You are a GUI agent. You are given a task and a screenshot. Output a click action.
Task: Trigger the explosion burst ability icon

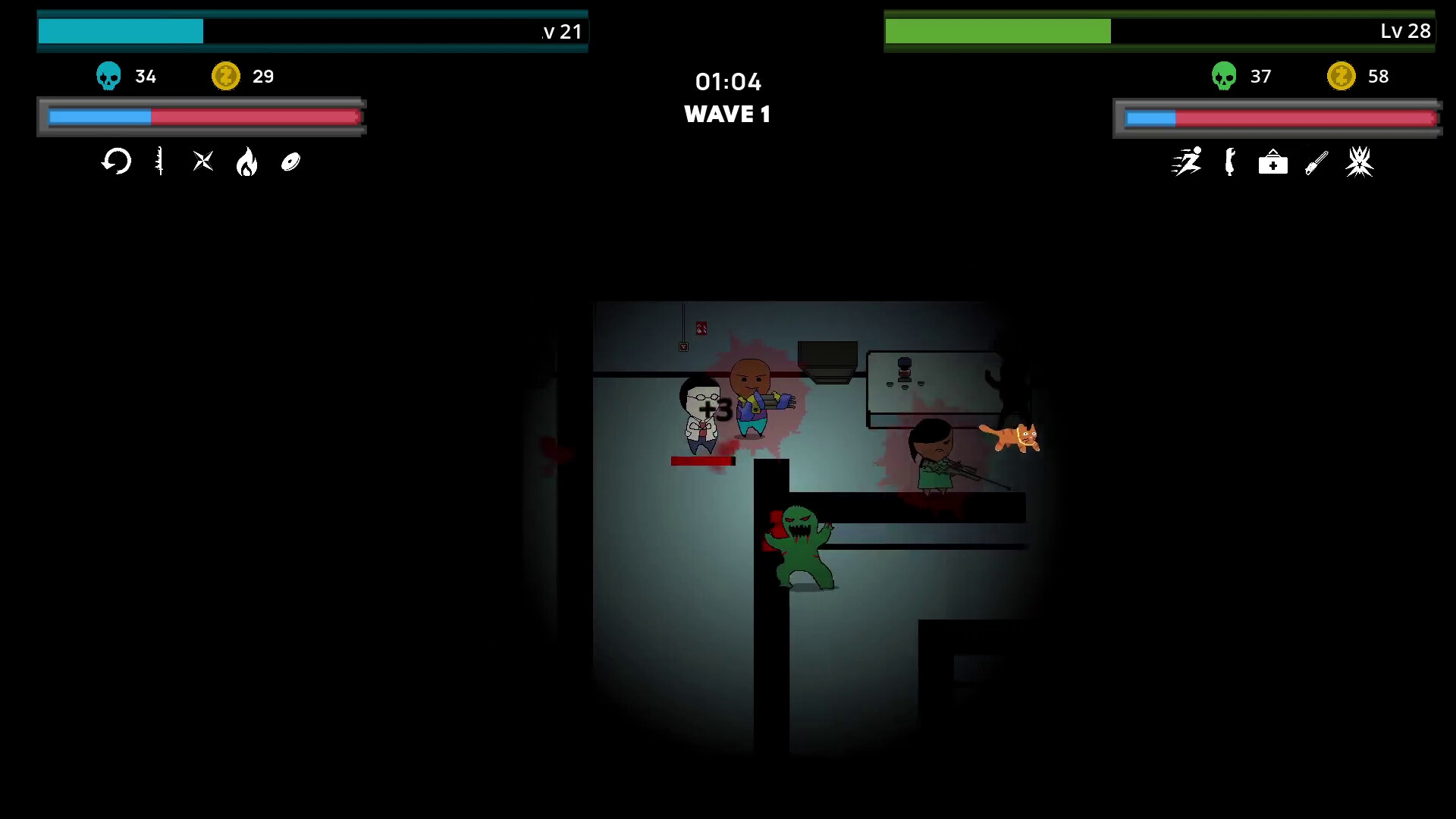tap(1359, 162)
